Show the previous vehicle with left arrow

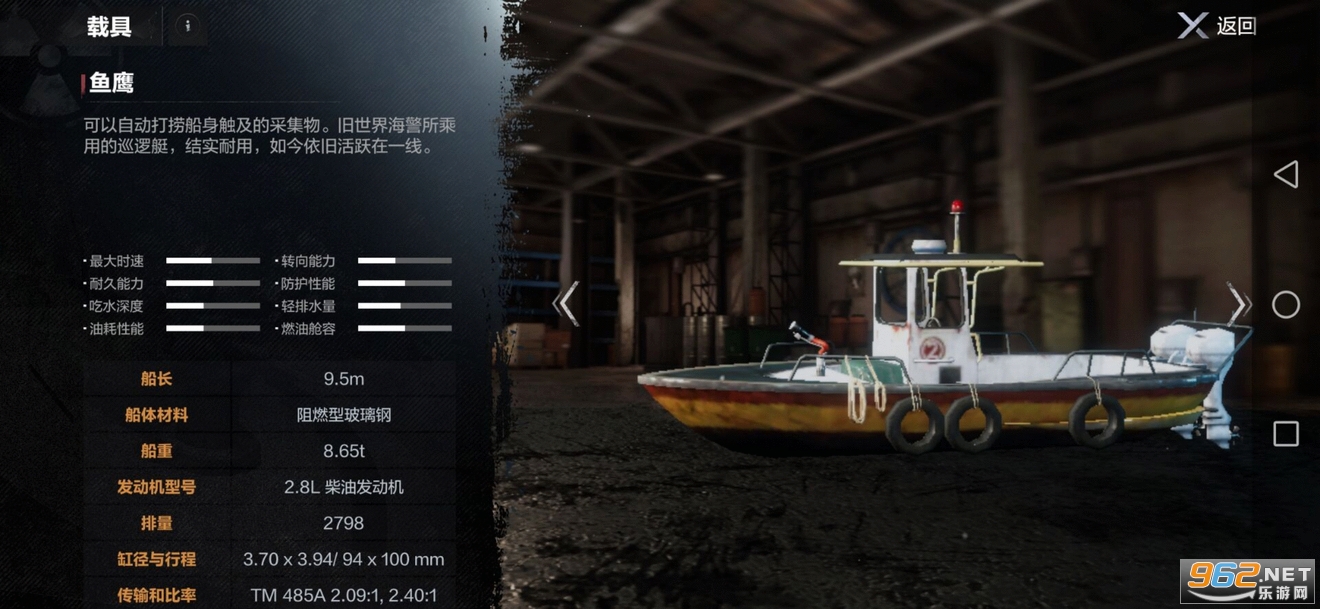click(x=567, y=303)
